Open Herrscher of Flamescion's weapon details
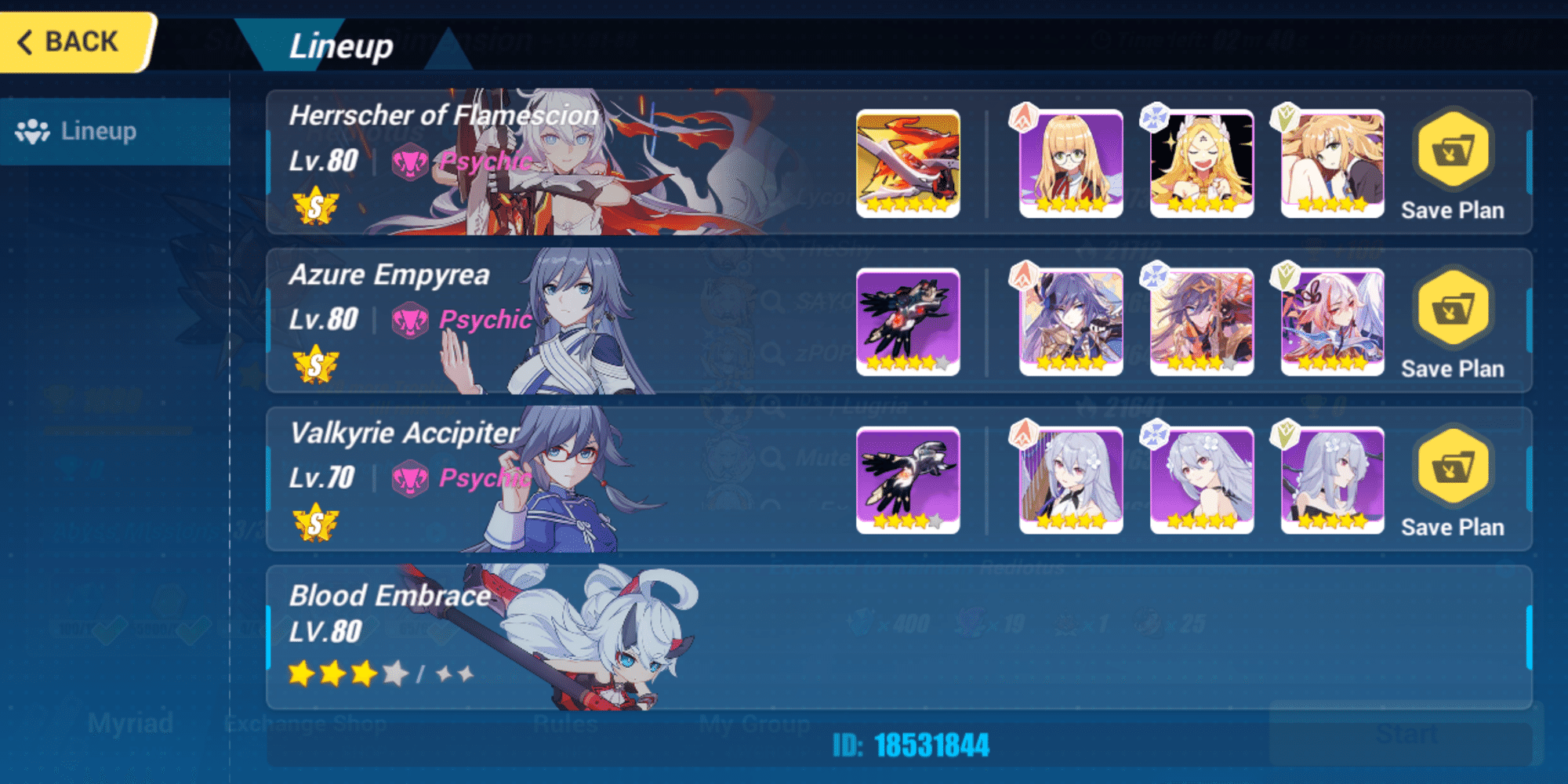The image size is (1568, 784). 907,163
